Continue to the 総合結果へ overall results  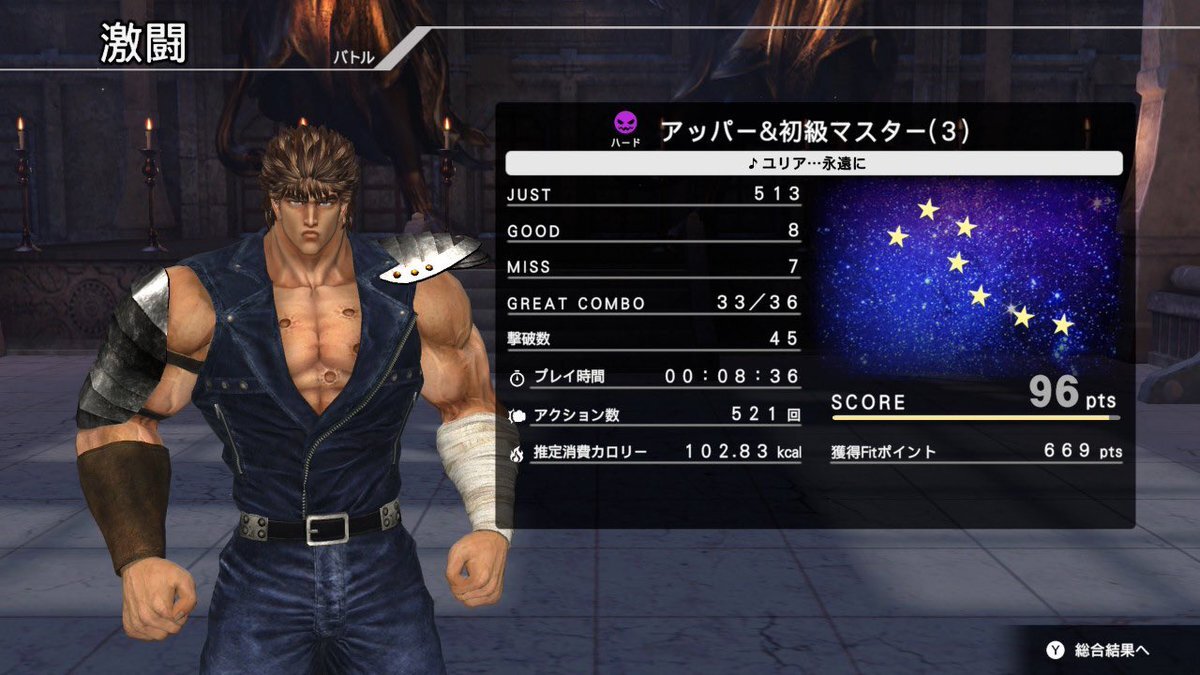coord(1098,650)
